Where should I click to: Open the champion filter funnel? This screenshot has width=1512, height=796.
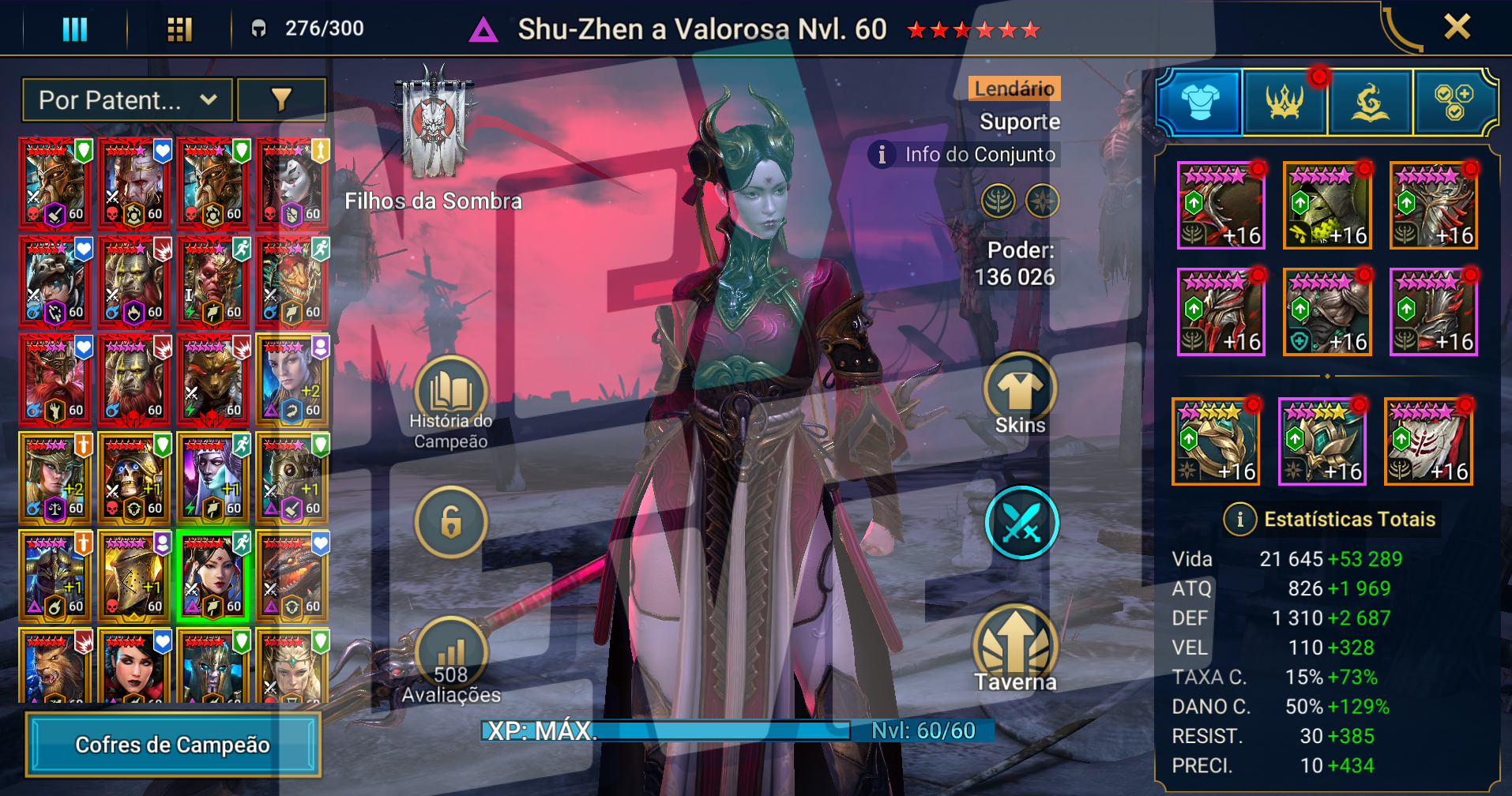(281, 99)
